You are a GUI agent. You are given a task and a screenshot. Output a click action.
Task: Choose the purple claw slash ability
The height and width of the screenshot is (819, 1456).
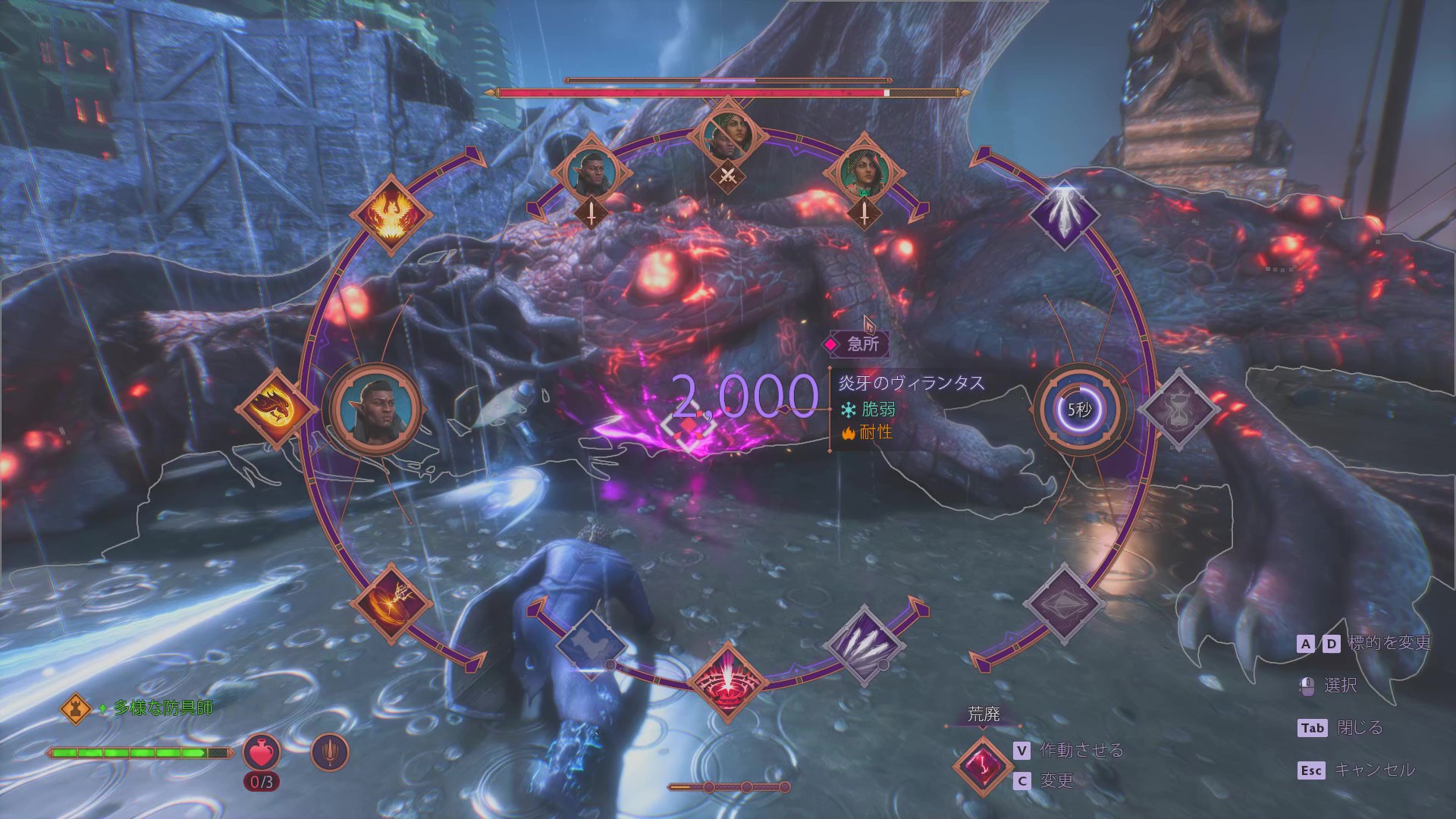(864, 645)
